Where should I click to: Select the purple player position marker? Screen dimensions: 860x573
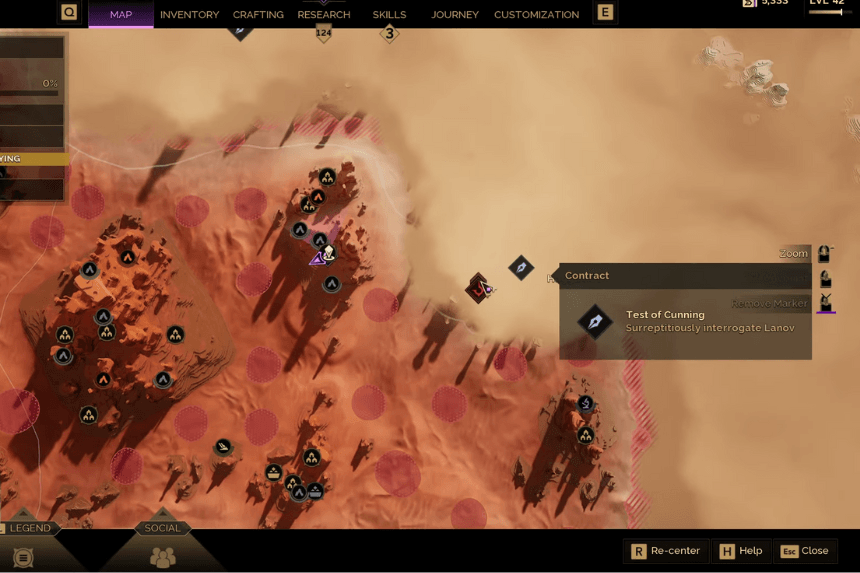pyautogui.click(x=318, y=258)
